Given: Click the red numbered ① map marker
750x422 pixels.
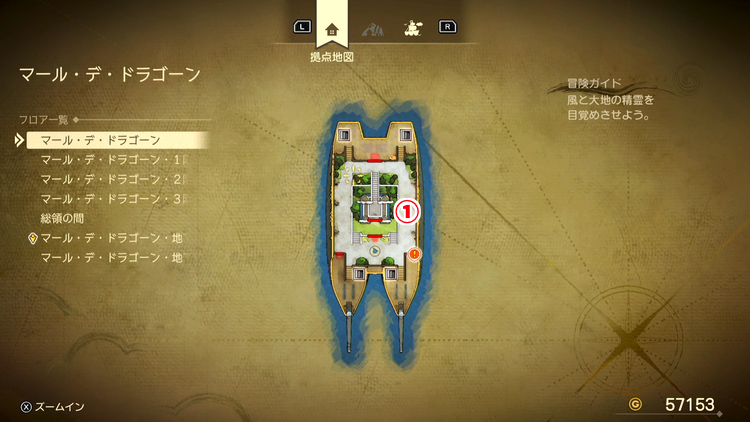Looking at the screenshot, I should pyautogui.click(x=407, y=211).
